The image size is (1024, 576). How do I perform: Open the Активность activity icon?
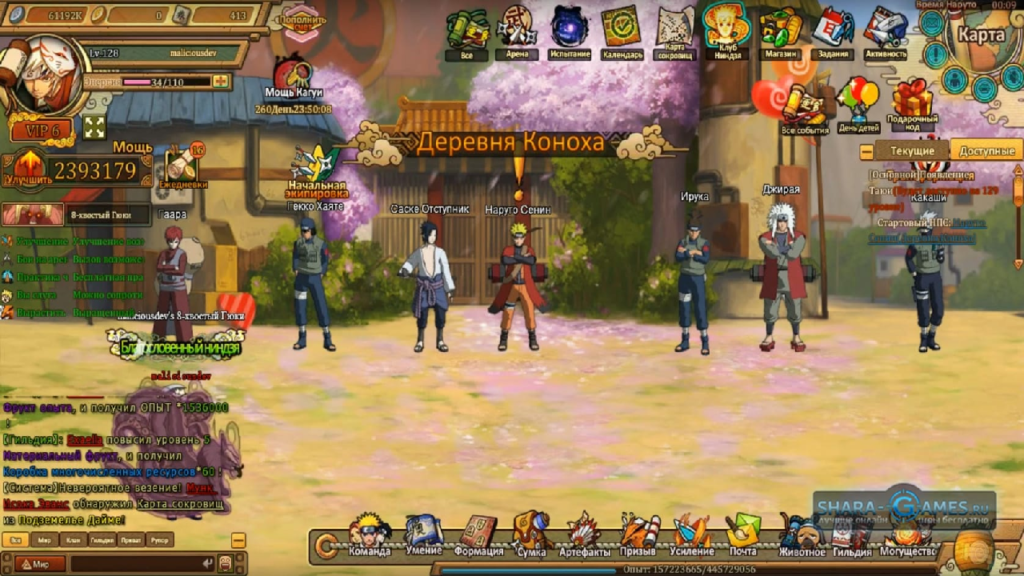tap(885, 30)
